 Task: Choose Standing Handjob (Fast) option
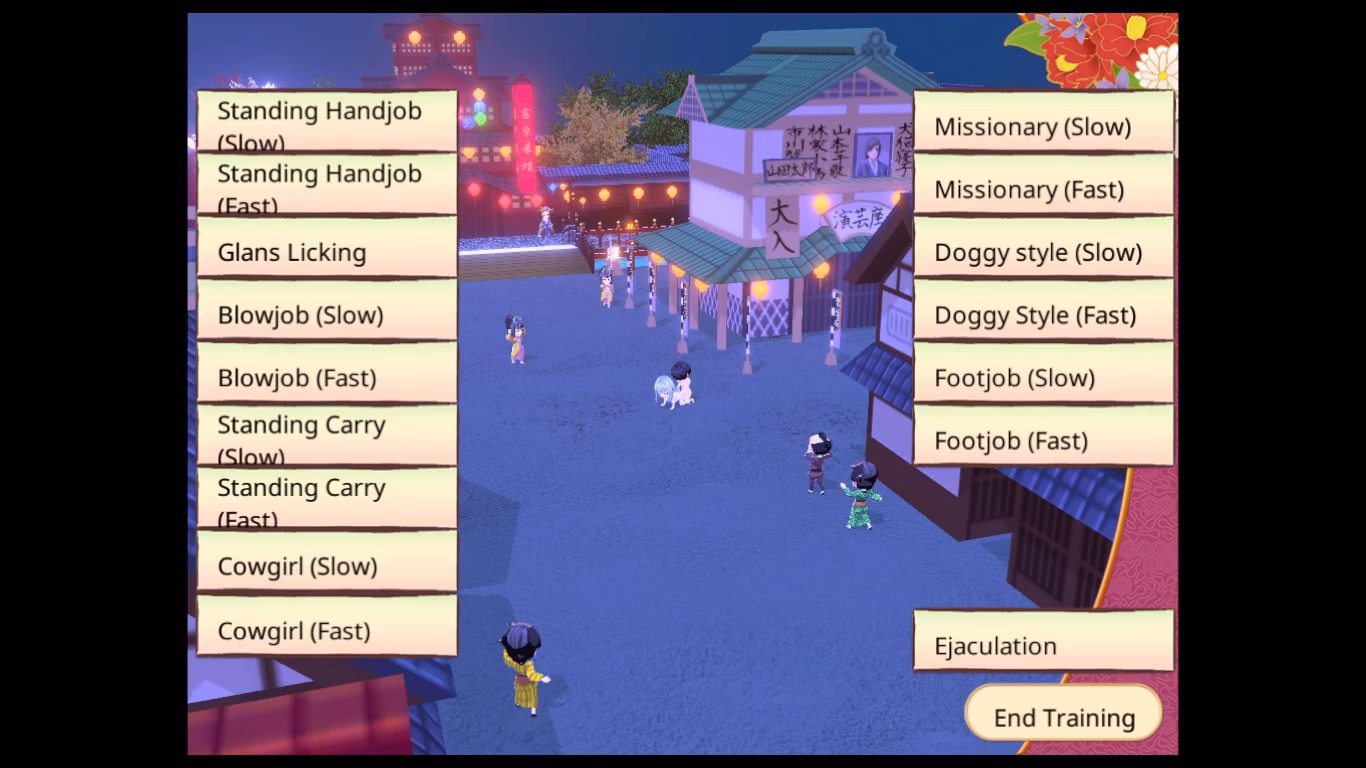click(327, 184)
